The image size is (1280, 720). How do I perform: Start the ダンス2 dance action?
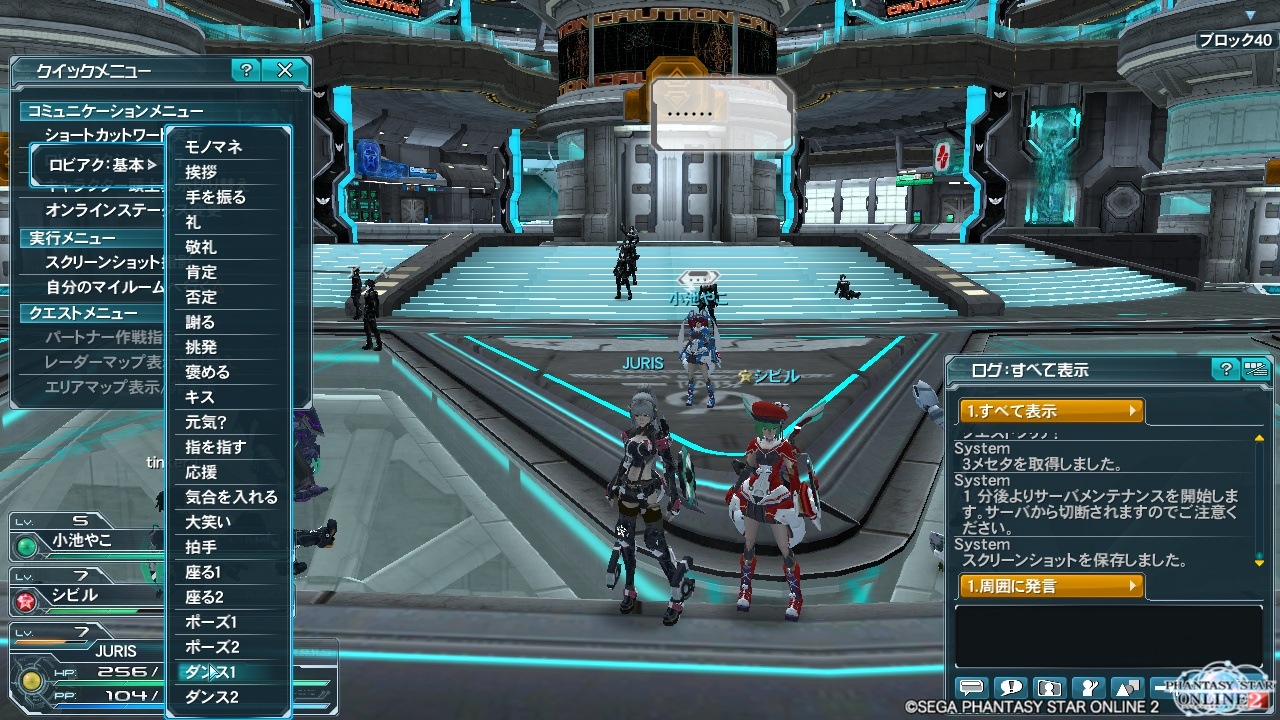click(x=212, y=697)
